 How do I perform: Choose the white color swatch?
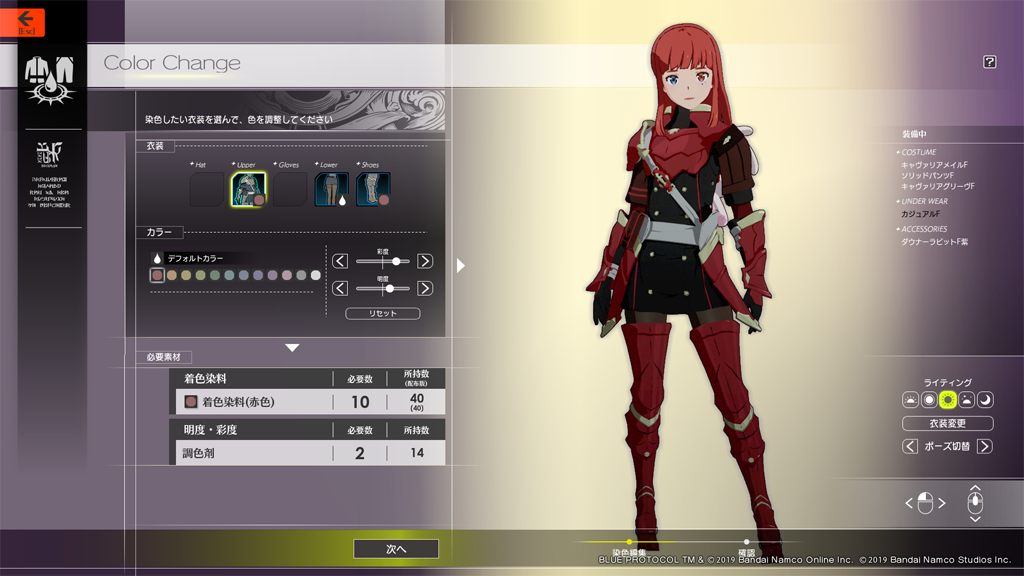(316, 275)
